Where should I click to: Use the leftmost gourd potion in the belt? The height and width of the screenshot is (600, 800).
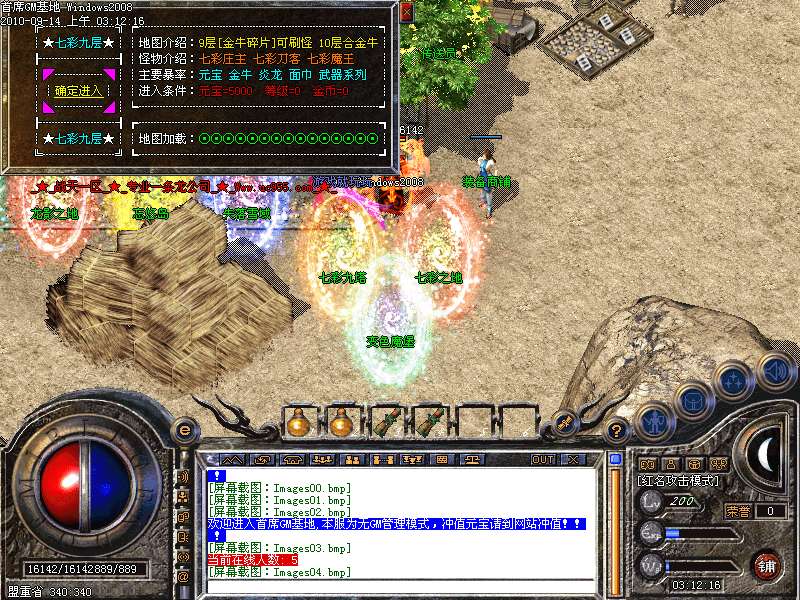(299, 424)
